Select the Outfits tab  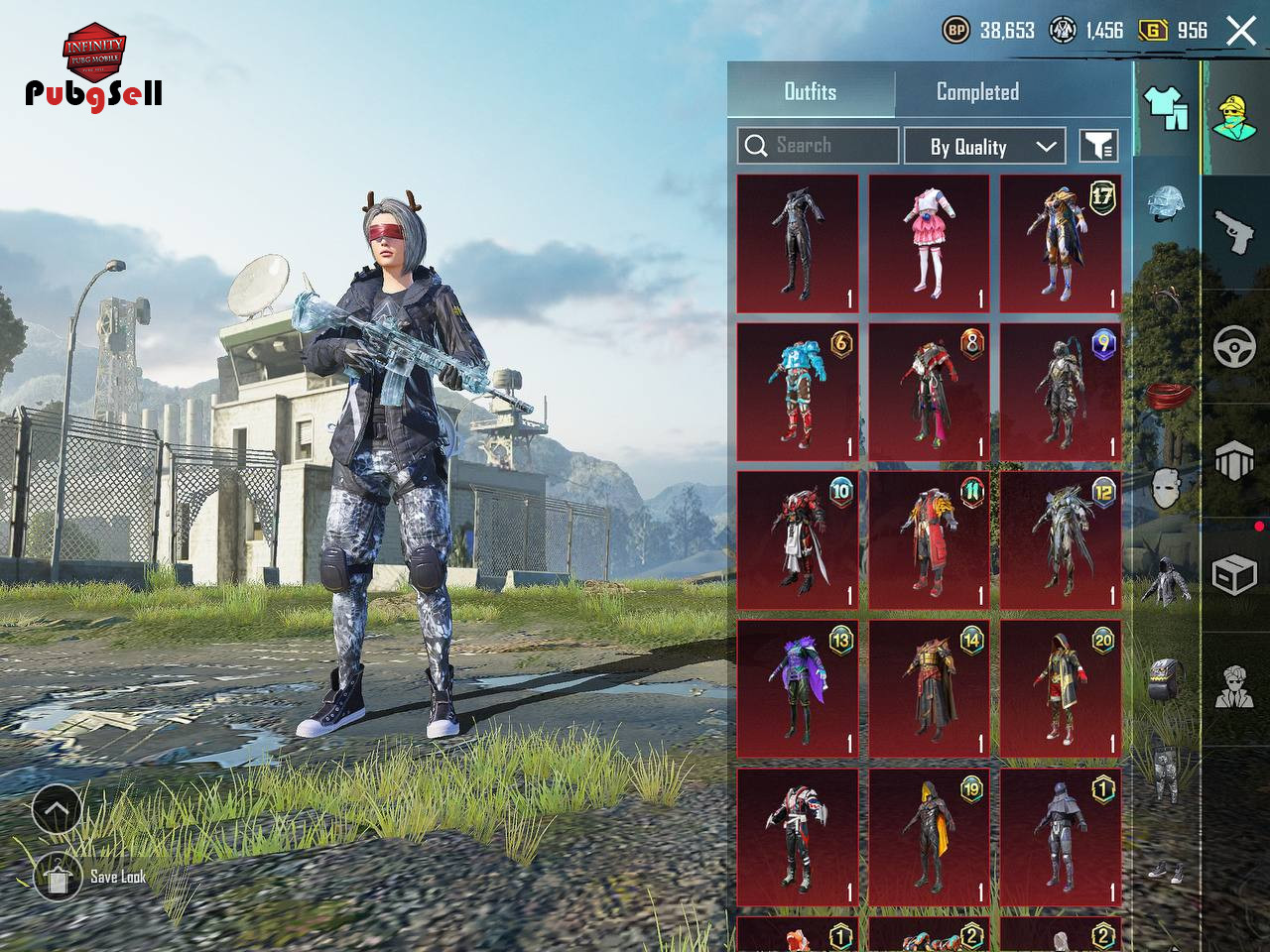(811, 92)
